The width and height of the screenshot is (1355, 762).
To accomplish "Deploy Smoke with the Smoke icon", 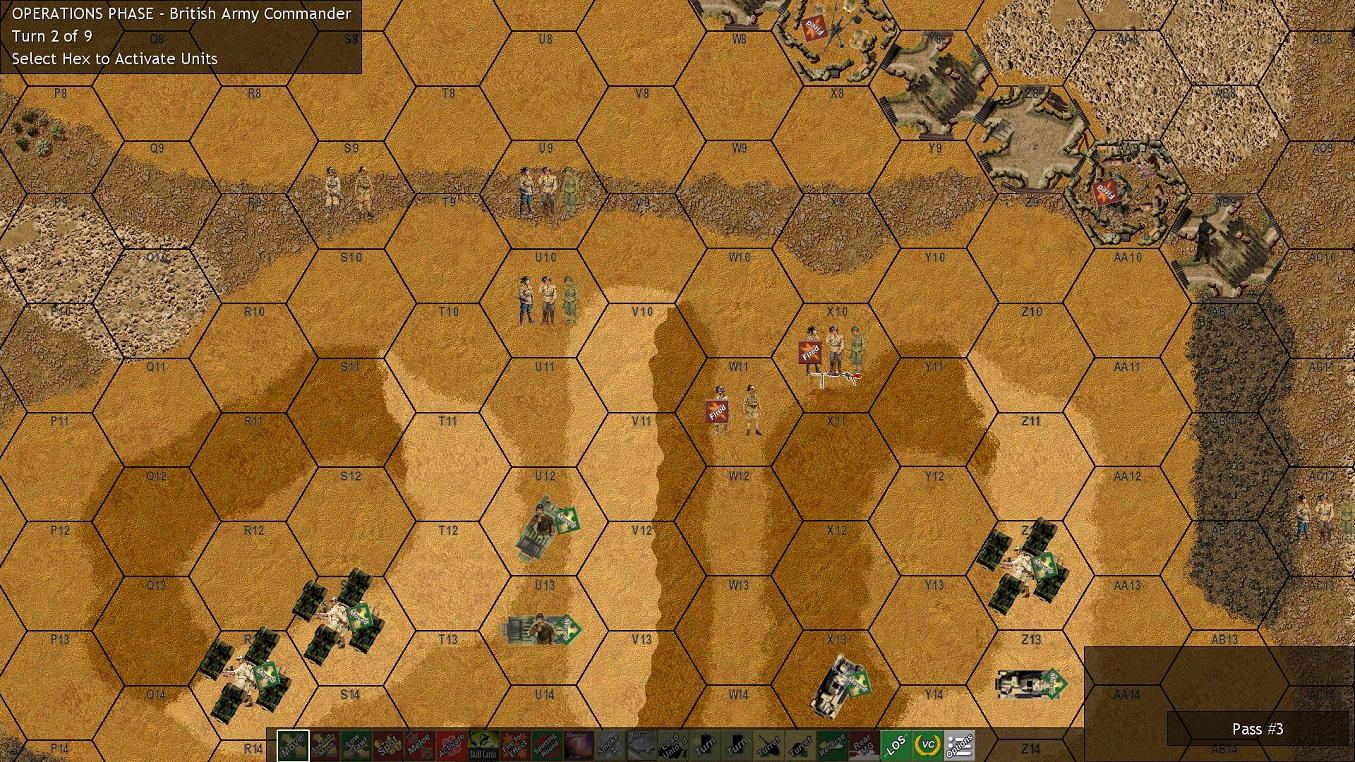I will pyautogui.click(x=609, y=744).
